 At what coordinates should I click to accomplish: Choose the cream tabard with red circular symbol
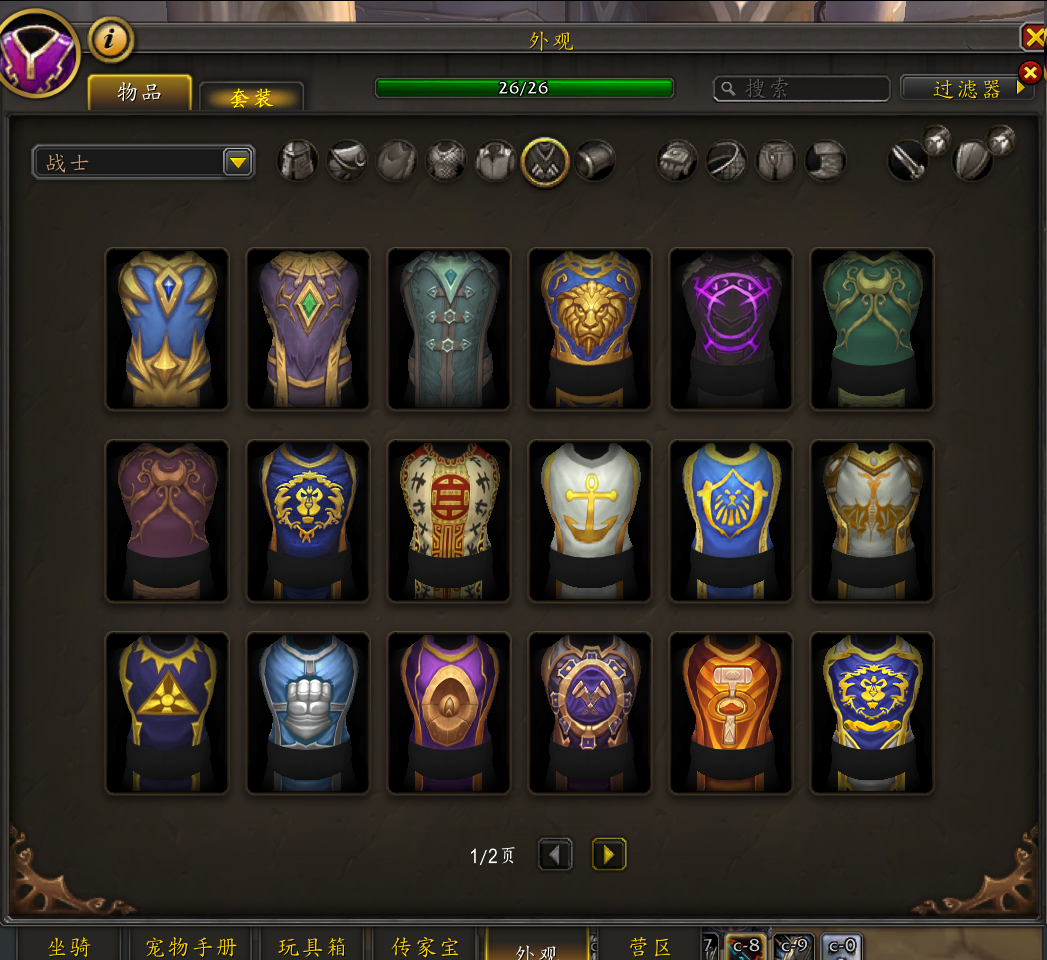point(449,521)
